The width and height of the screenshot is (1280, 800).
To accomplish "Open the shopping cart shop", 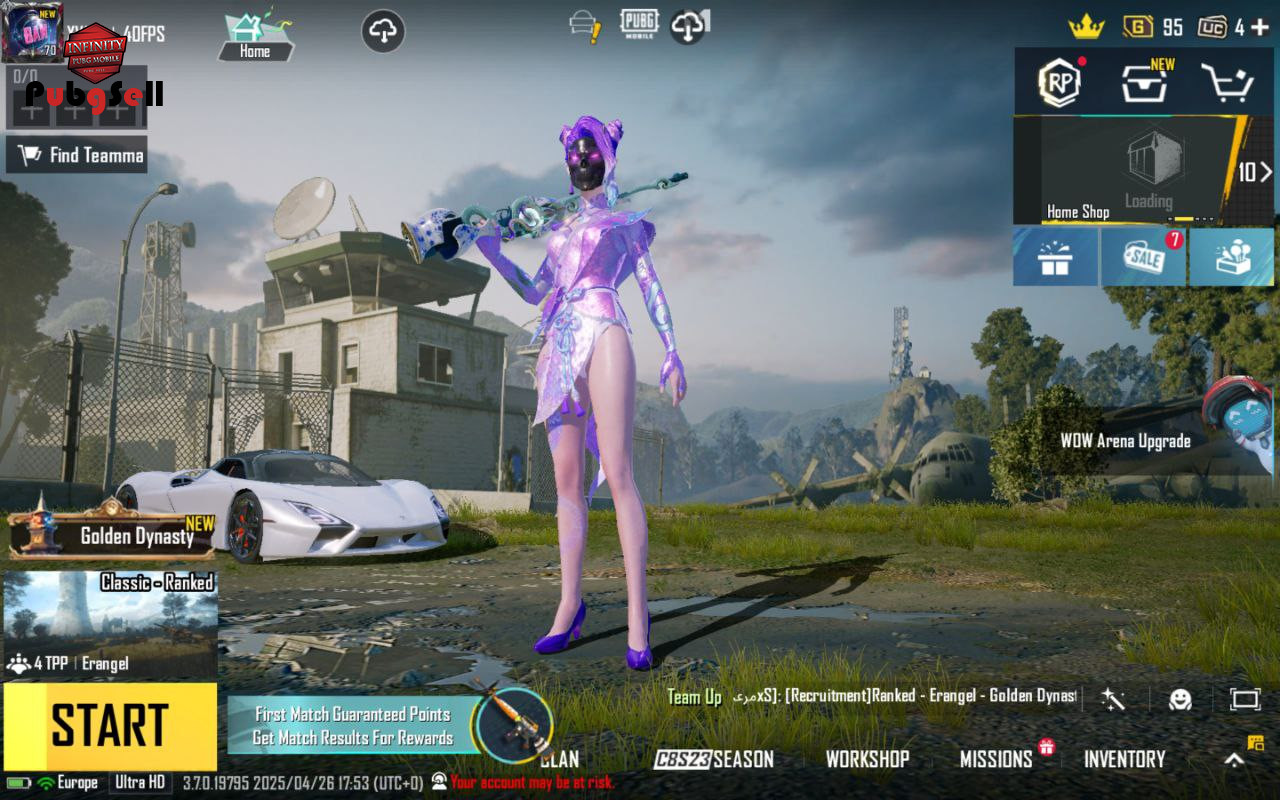I will point(1227,83).
